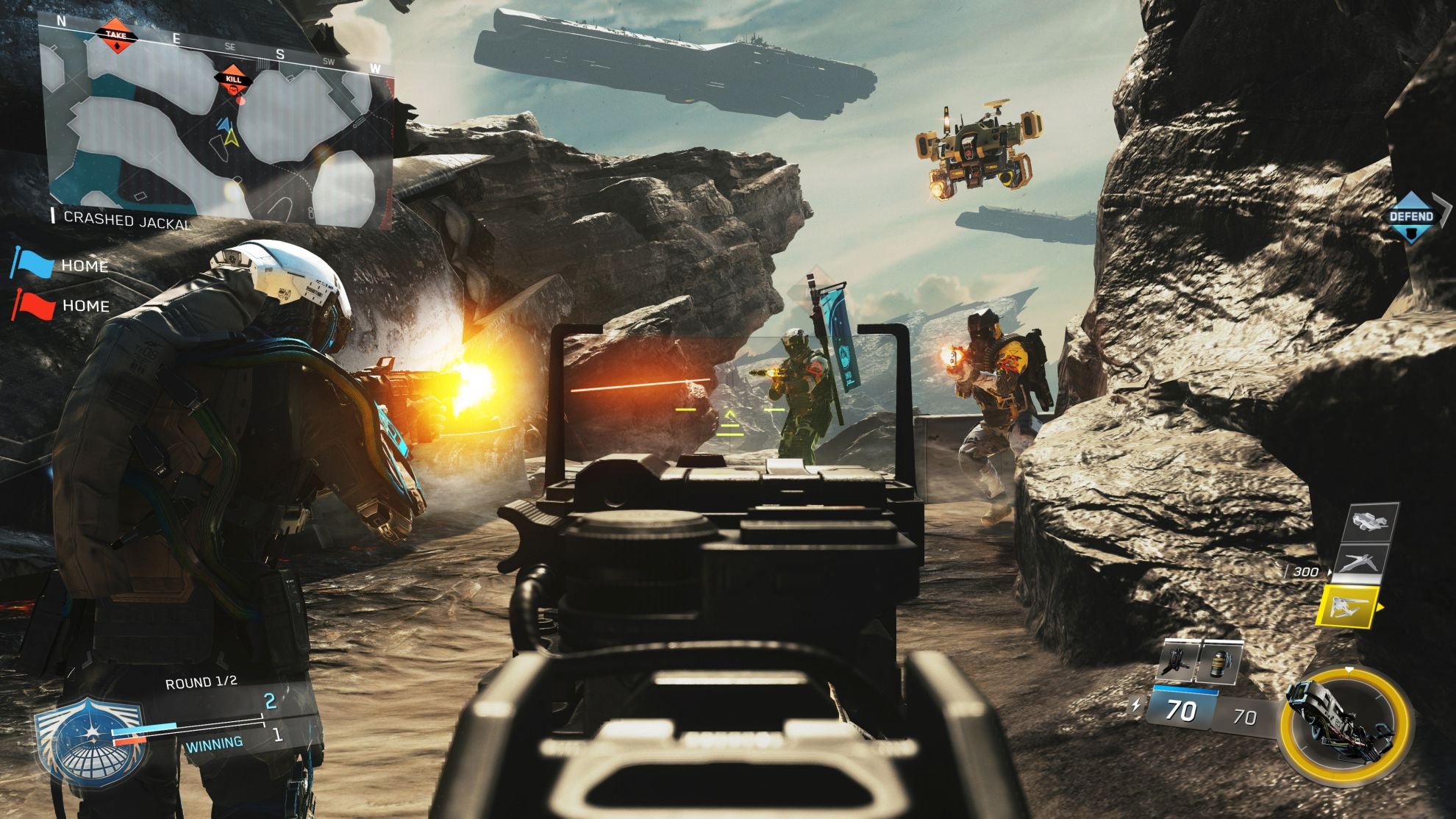Toggle the DEFEND objective diamond marker
1456x819 pixels.
(x=1411, y=216)
